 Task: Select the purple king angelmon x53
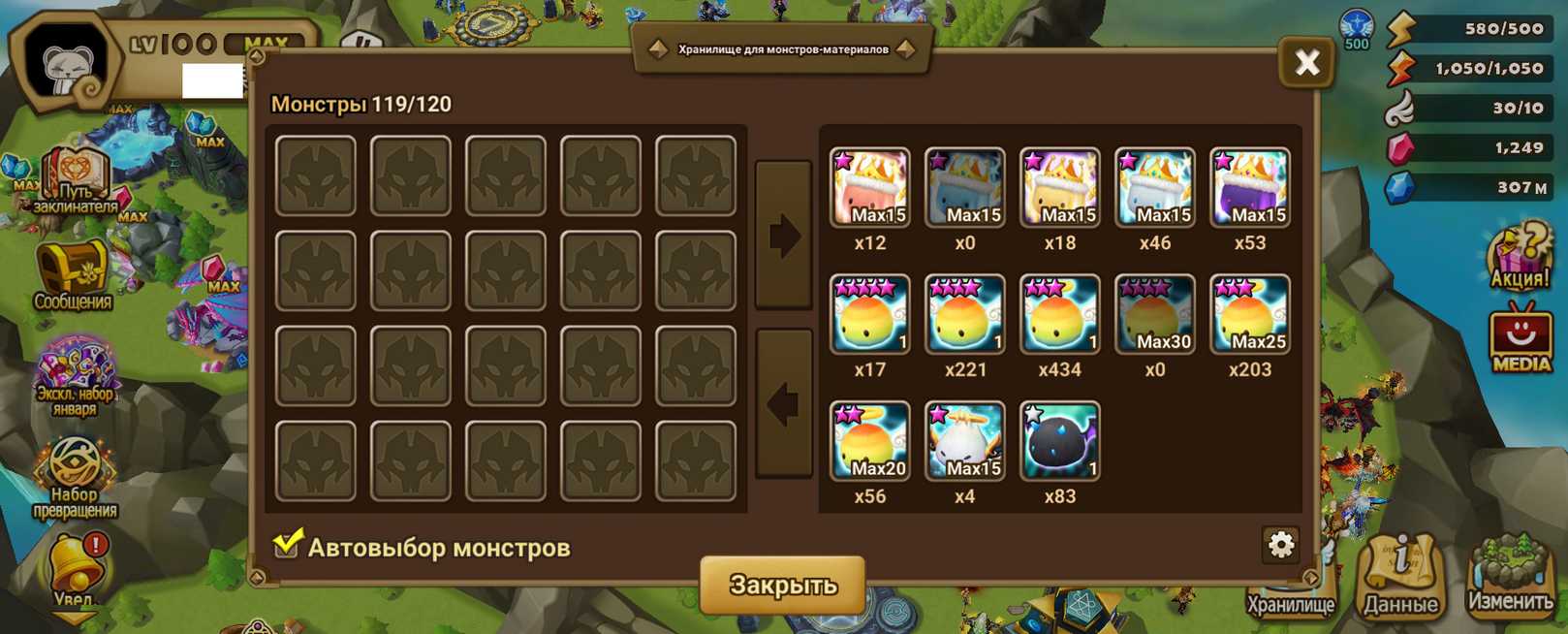click(1249, 188)
